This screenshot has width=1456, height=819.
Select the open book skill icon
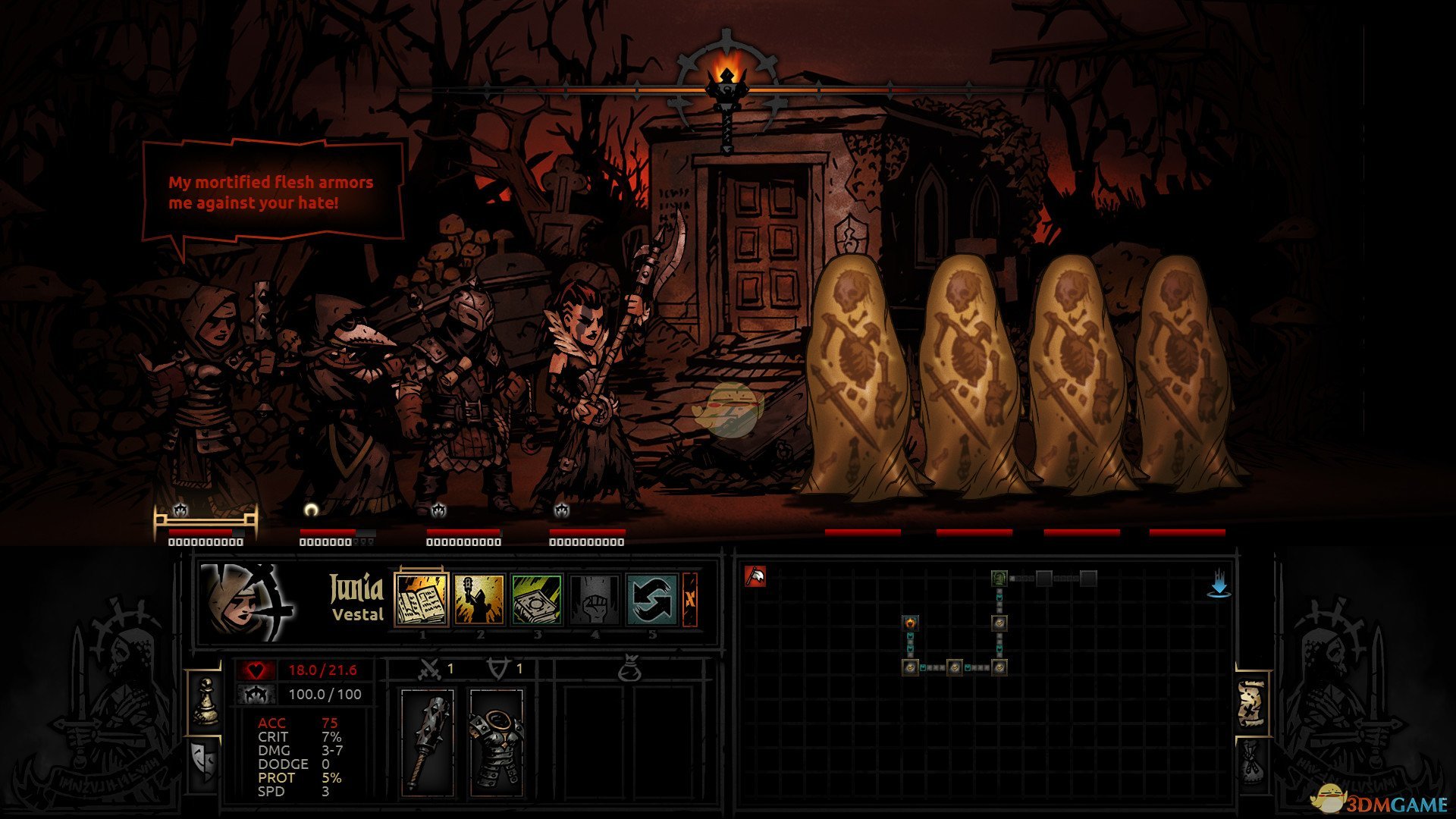pyautogui.click(x=422, y=599)
